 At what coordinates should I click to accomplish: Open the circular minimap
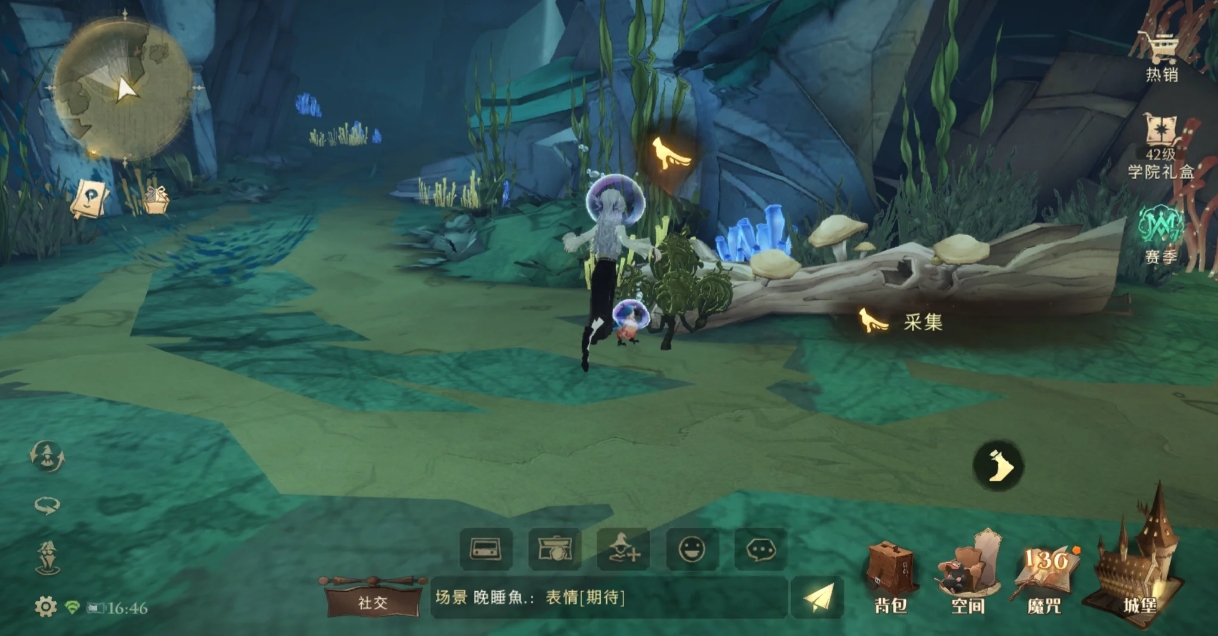coord(121,88)
